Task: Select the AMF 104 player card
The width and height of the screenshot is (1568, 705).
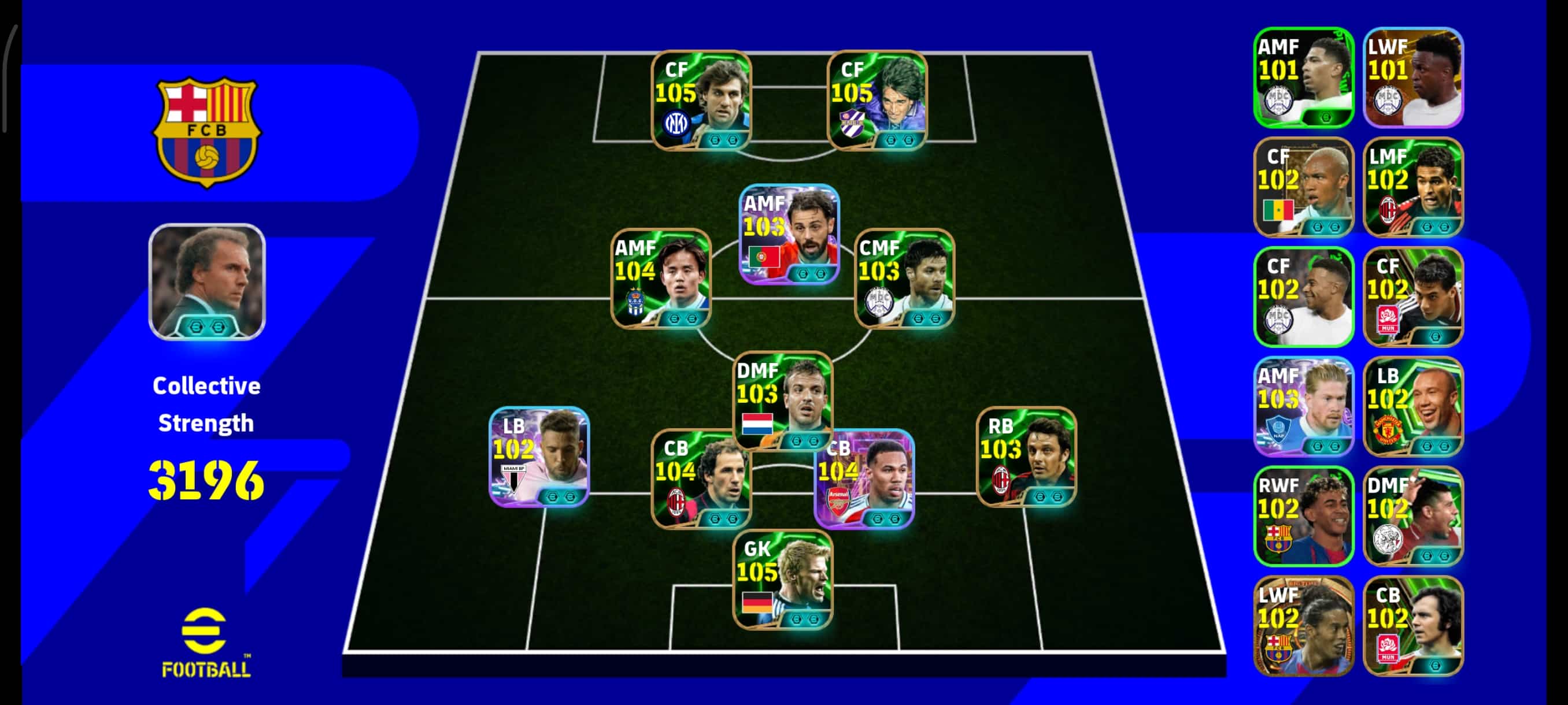Action: coord(661,279)
